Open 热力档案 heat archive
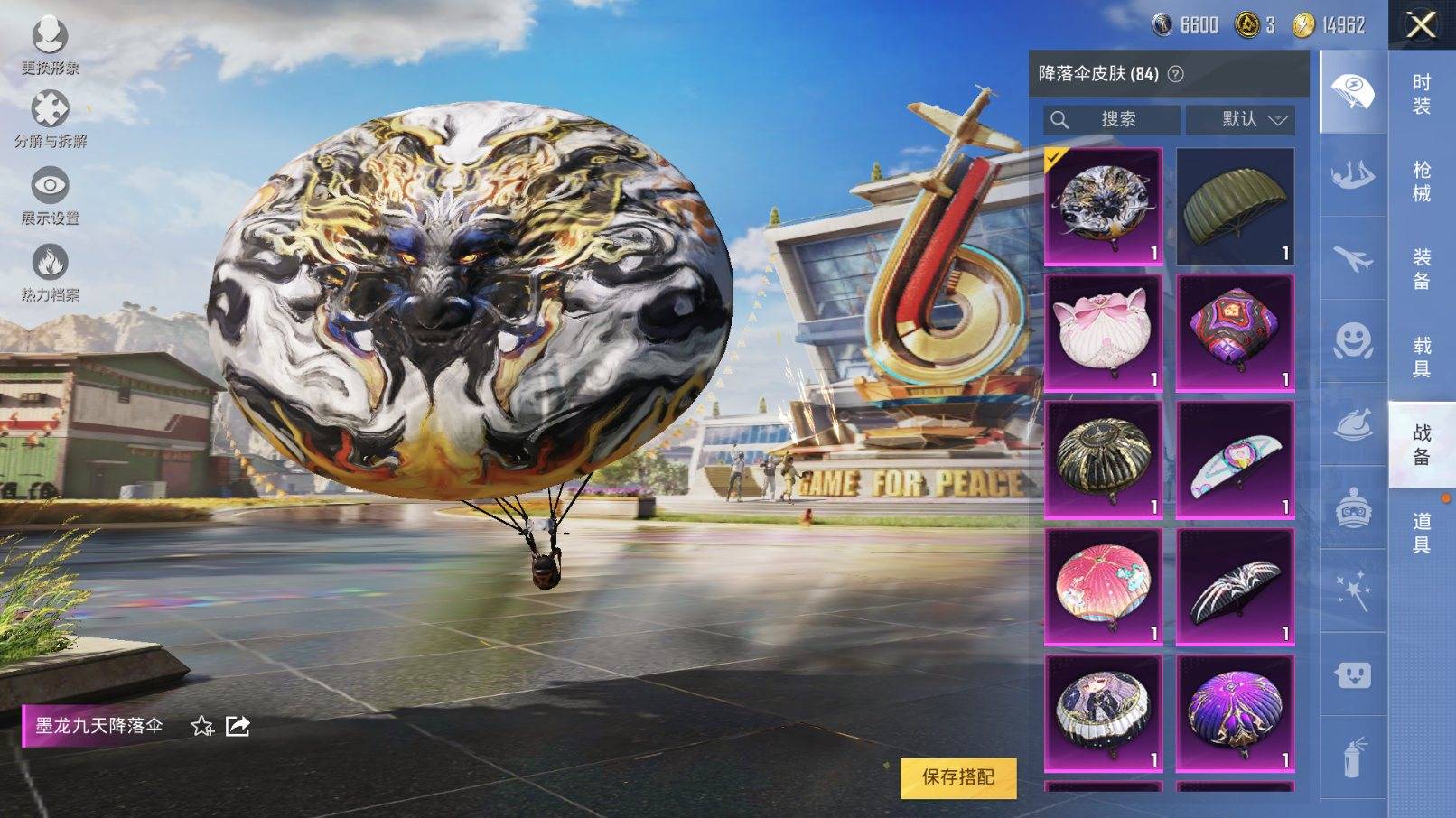The image size is (1456, 818). pos(51,273)
